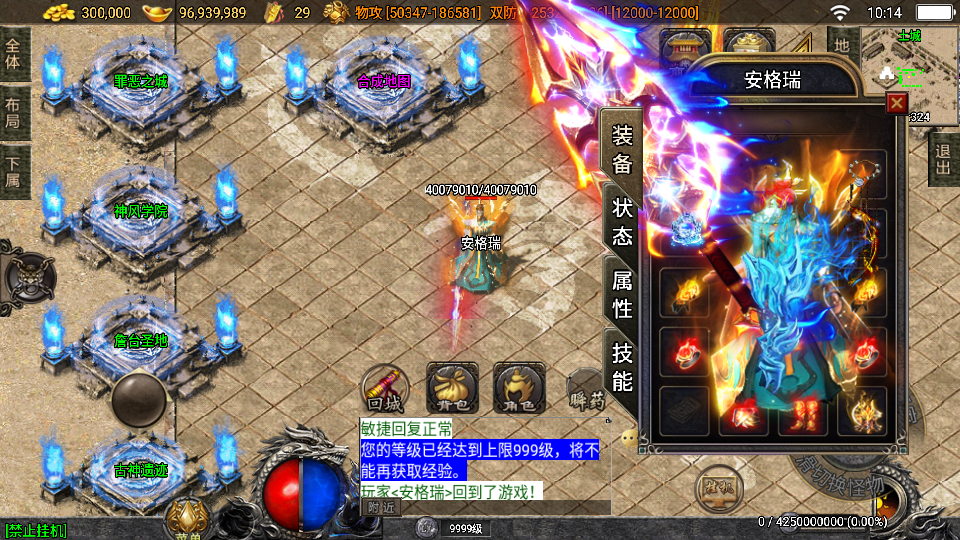Open the 背包 bag
Image resolution: width=960 pixels, height=540 pixels.
(452, 388)
